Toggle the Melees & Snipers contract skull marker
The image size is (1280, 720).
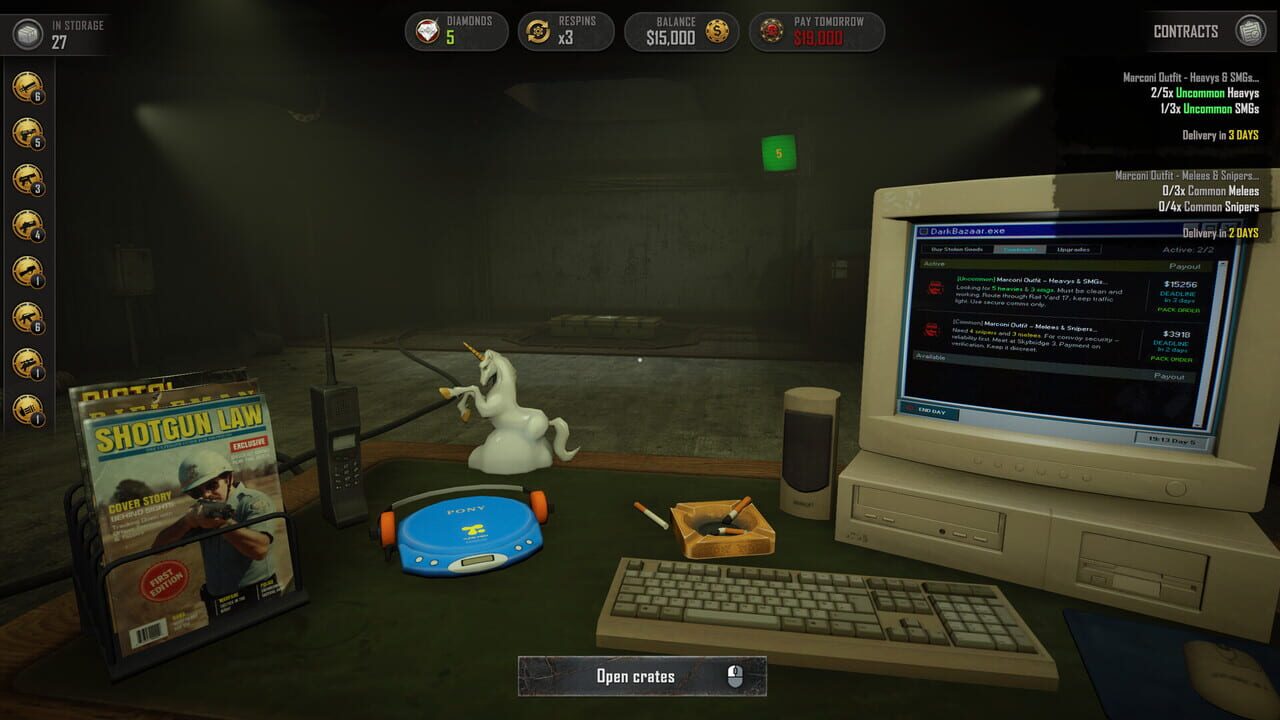tap(931, 329)
